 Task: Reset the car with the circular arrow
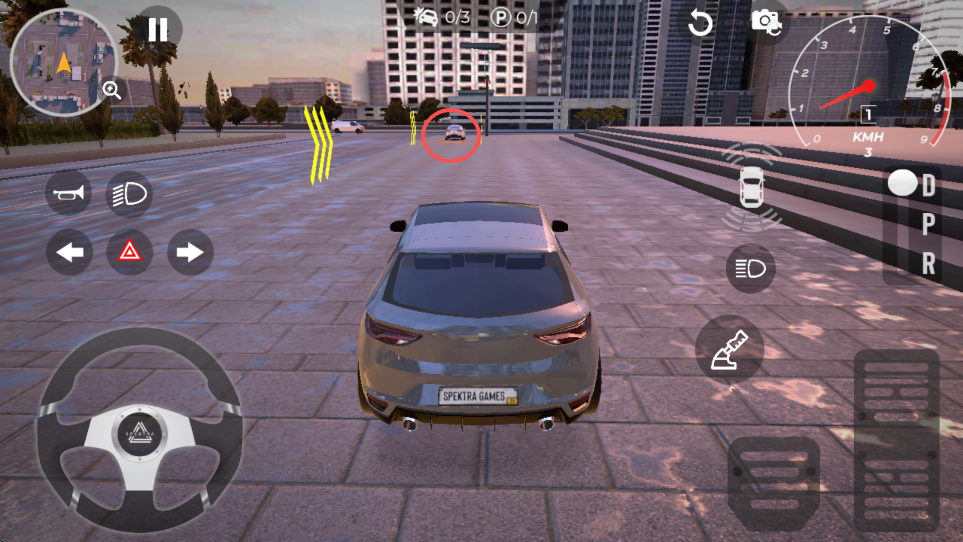coord(700,23)
